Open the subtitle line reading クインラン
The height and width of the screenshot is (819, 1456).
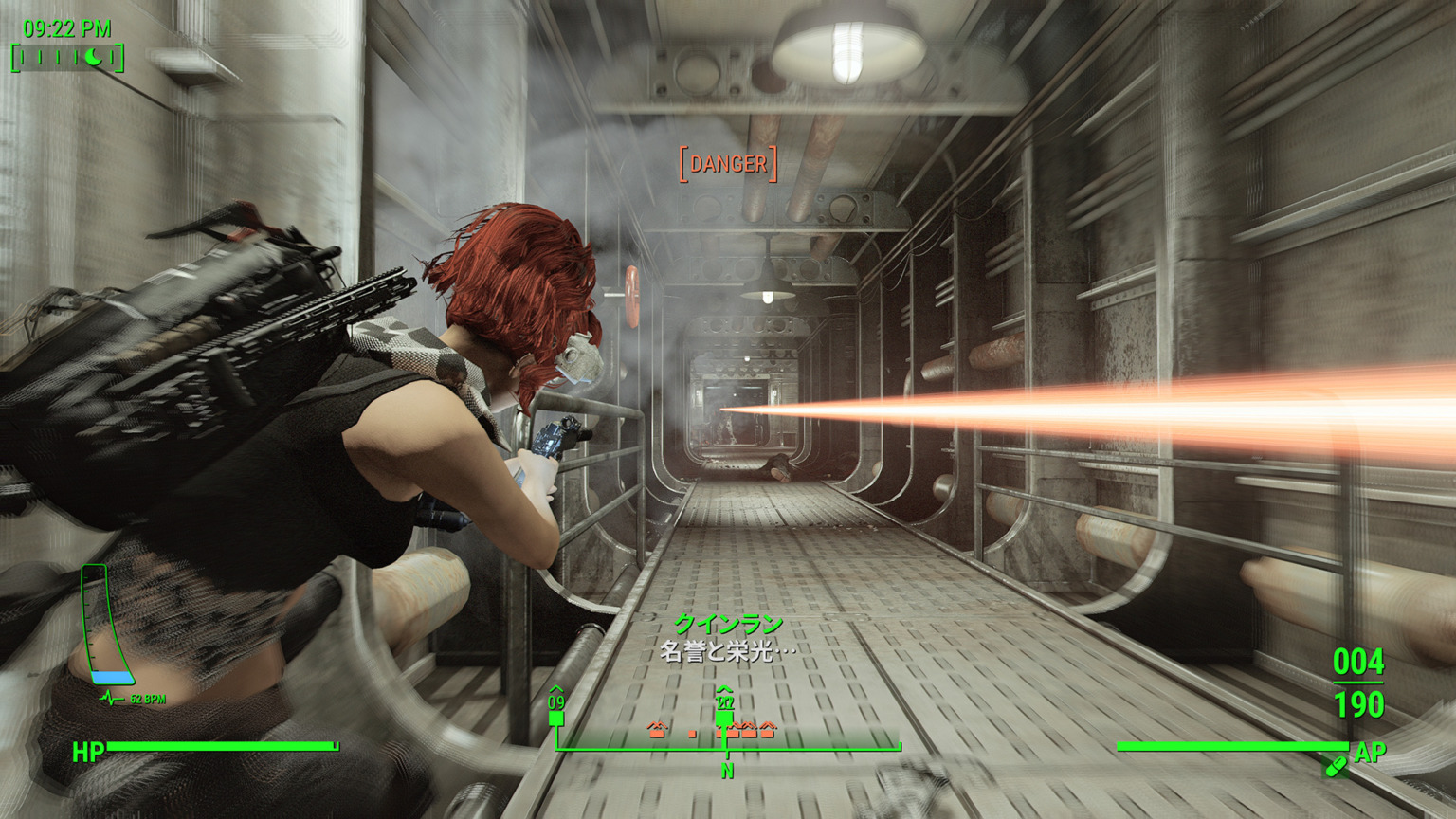tap(728, 624)
